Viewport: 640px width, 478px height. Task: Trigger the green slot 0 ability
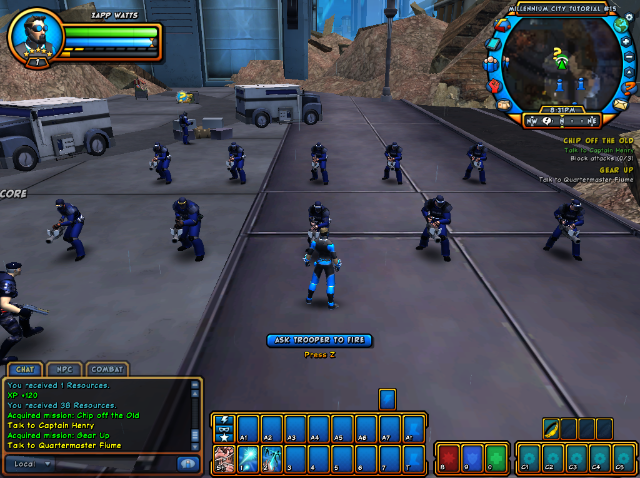pos(494,459)
